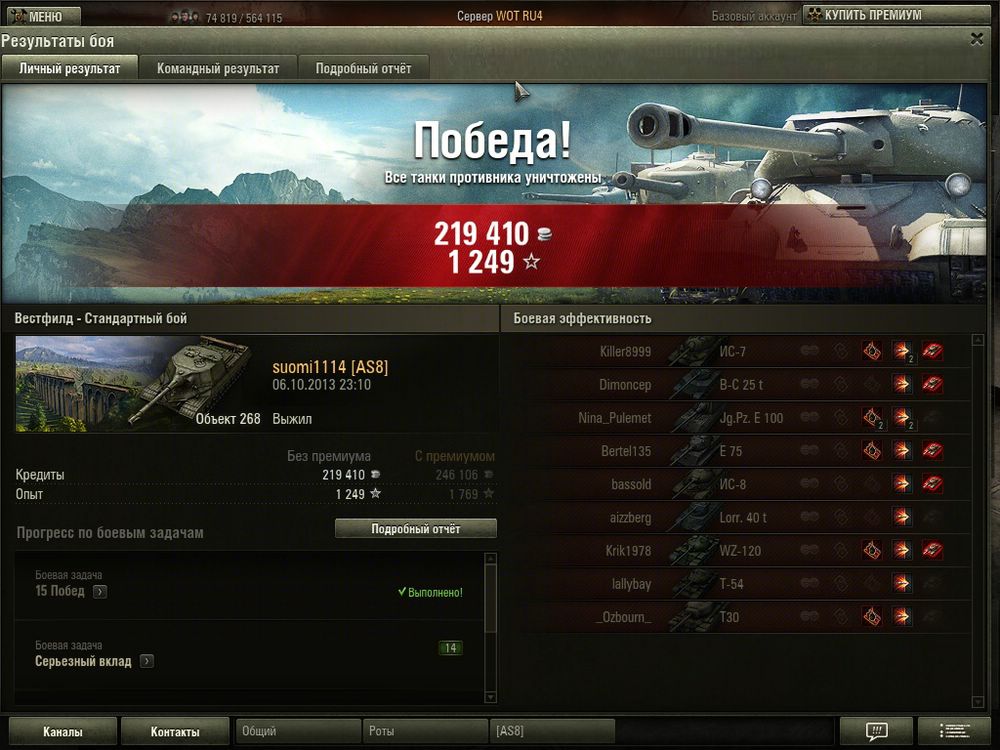The height and width of the screenshot is (750, 1000).
Task: Open the Подробный отчёт tab
Action: pyautogui.click(x=363, y=68)
